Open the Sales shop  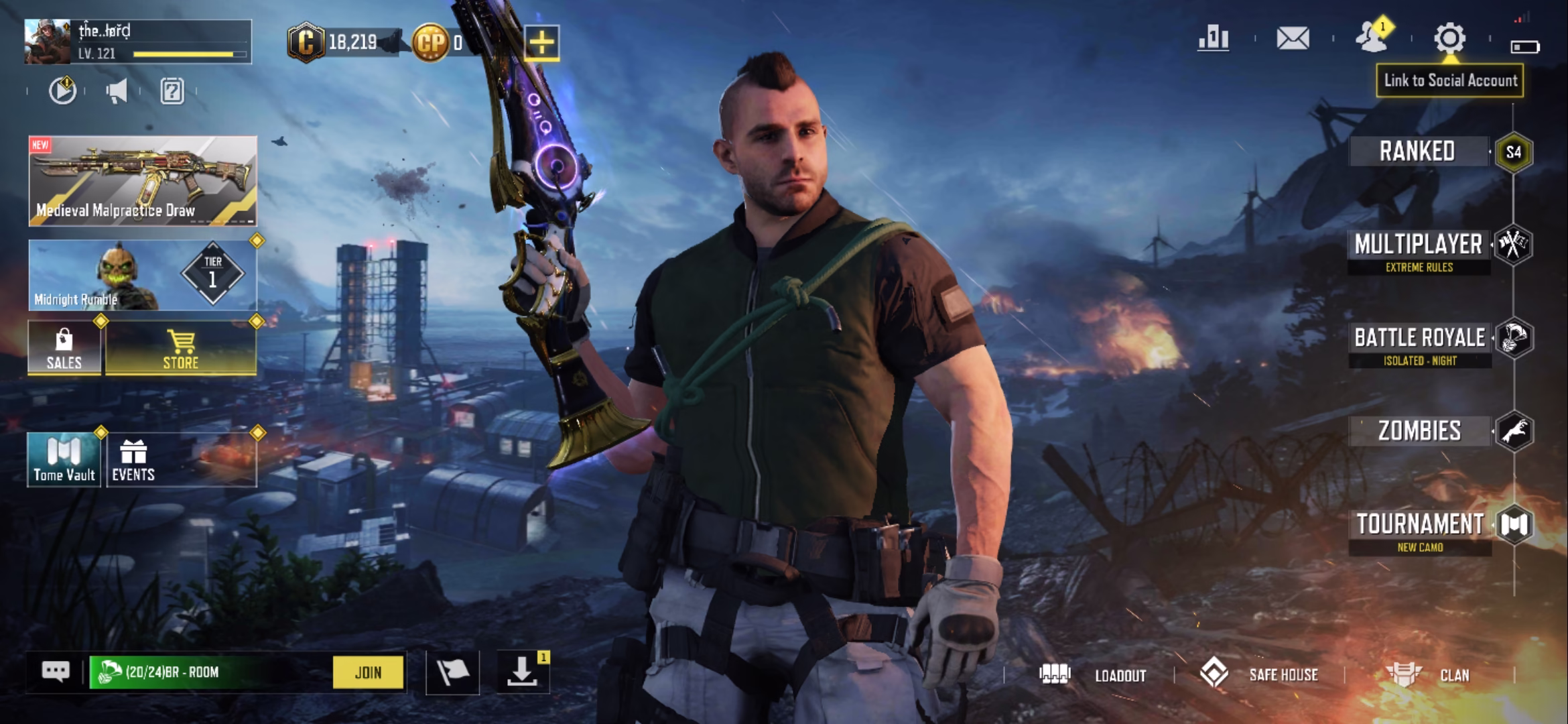64,349
